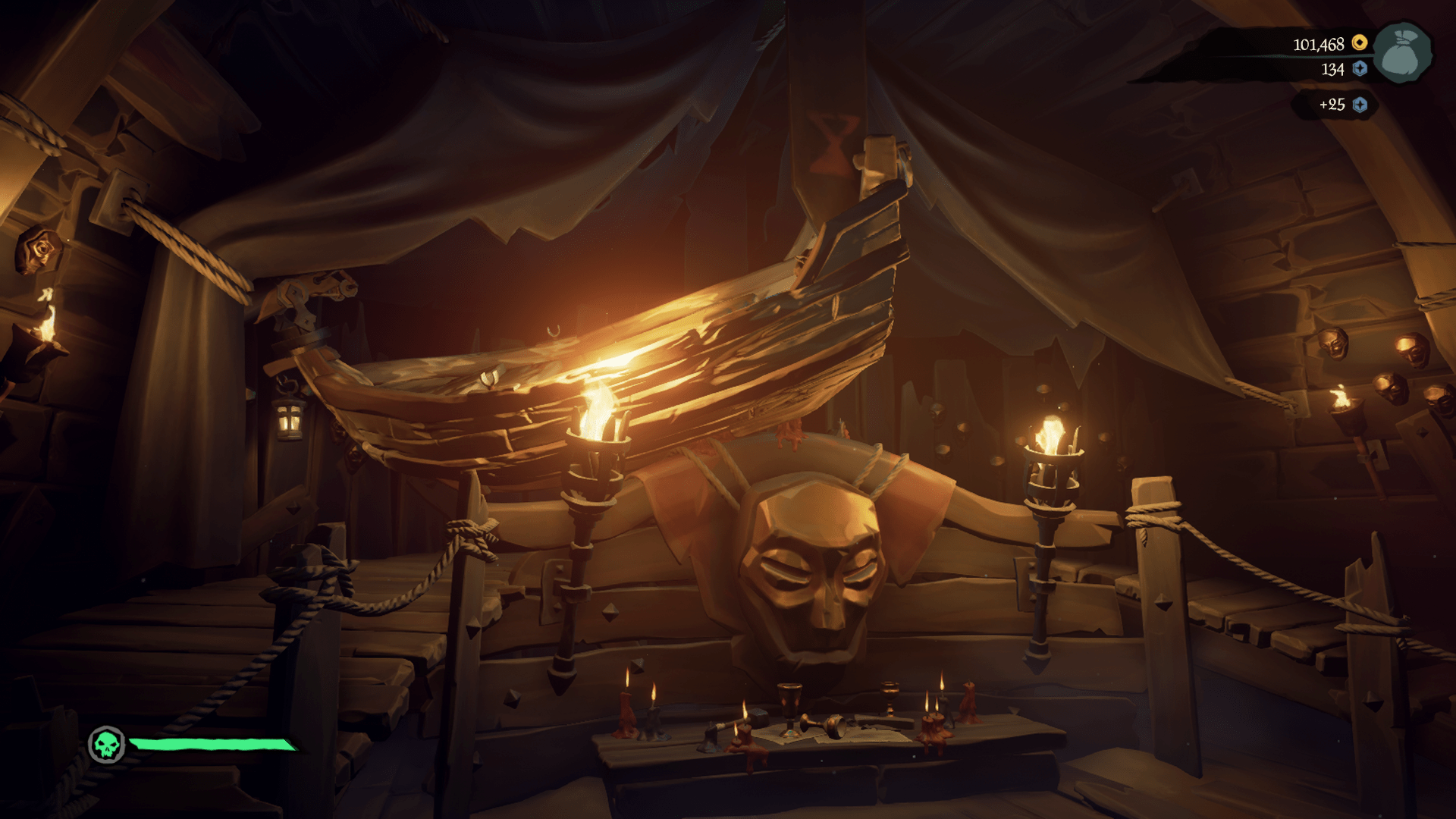This screenshot has height=819, width=1456.
Task: Click the green health bar
Action: click(x=212, y=745)
